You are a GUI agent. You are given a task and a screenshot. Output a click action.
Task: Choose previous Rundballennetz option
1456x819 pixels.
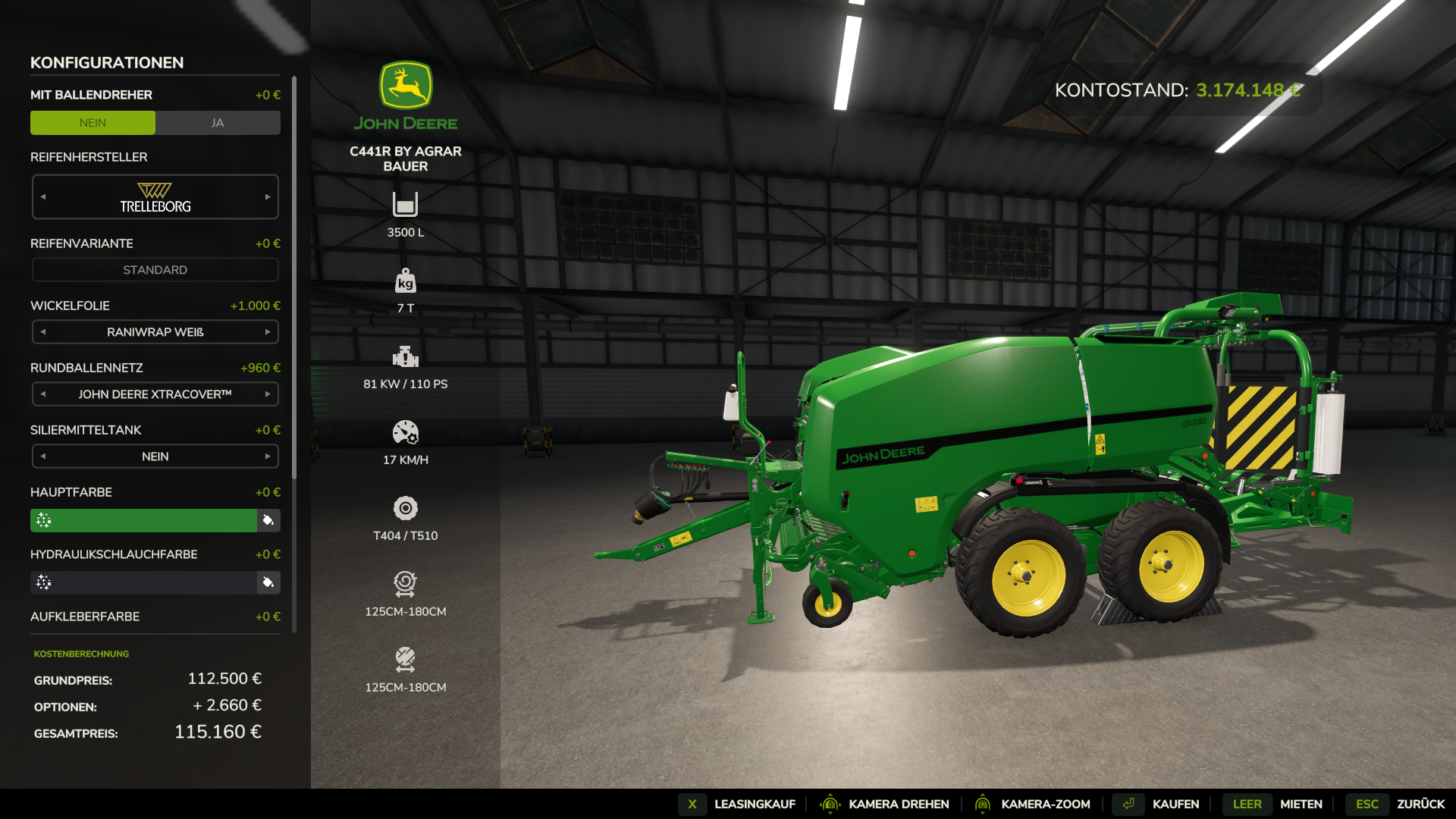coord(43,394)
